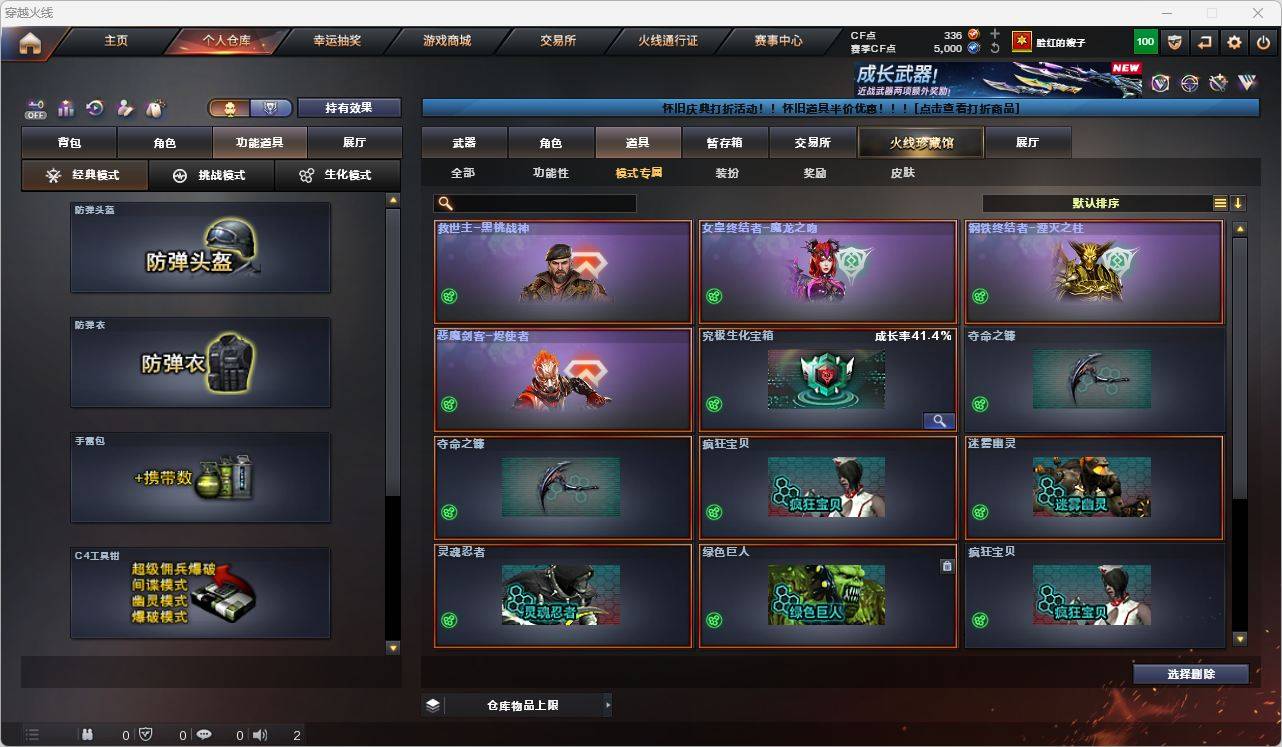
Task: Mute audio with the speaker icon in the status bar
Action: click(x=259, y=734)
